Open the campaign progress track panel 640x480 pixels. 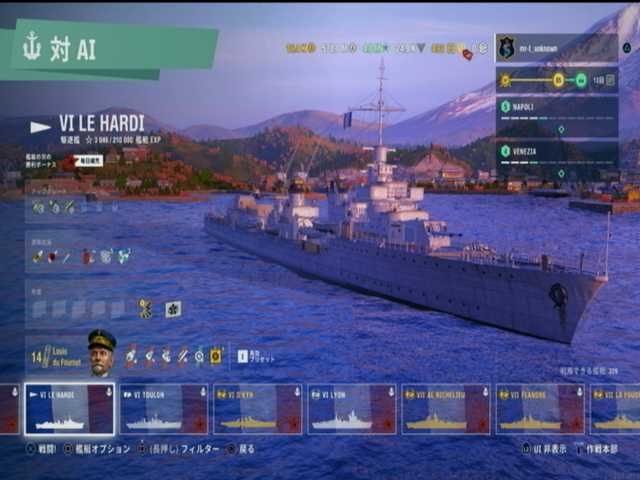556,80
